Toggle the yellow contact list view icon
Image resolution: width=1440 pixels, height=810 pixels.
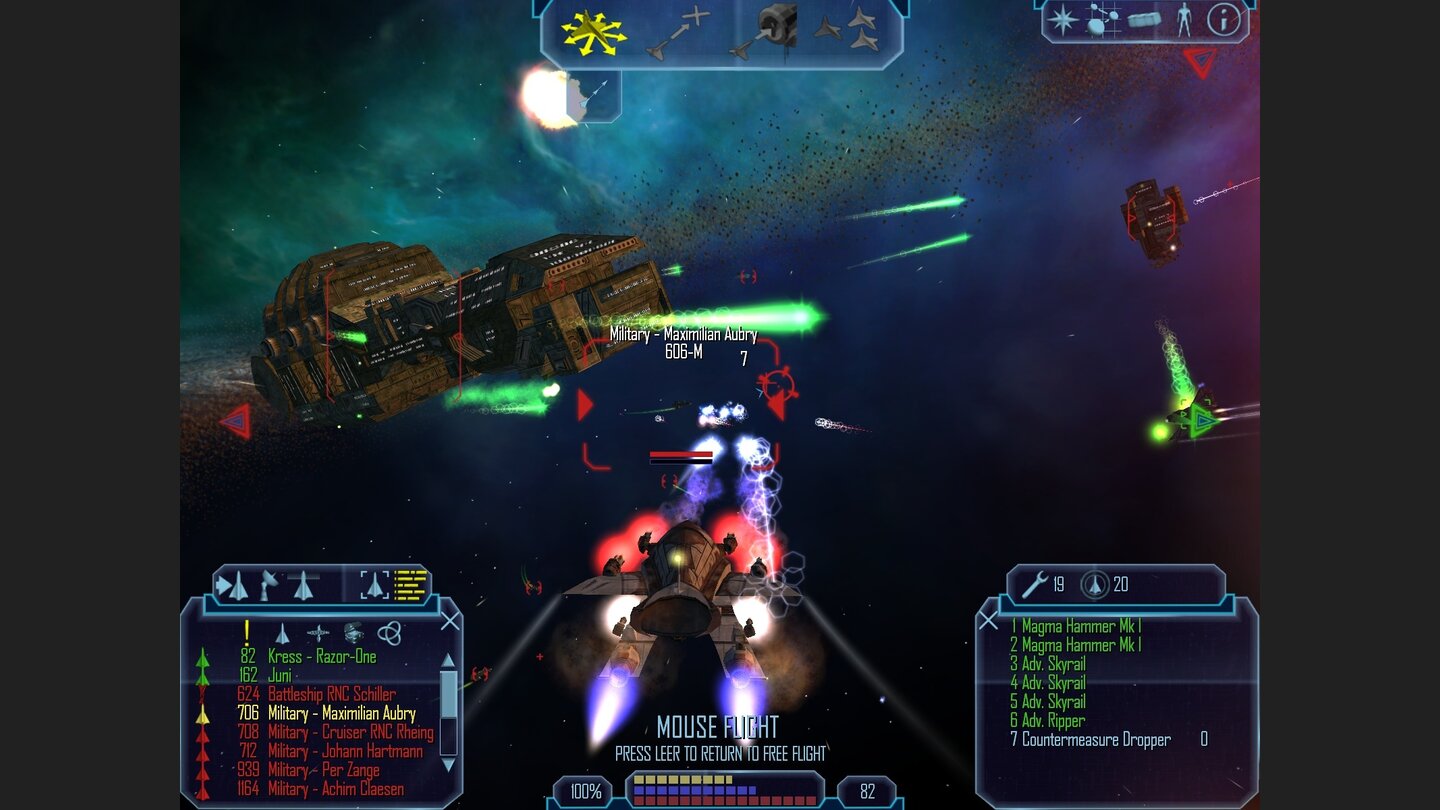coord(411,584)
